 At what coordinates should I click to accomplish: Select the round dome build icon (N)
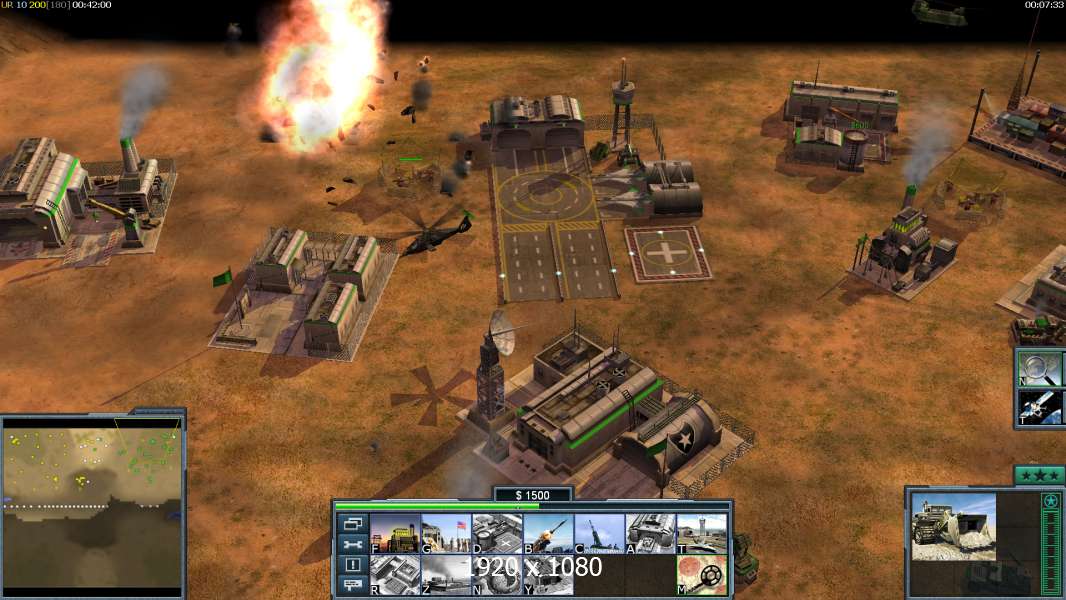tap(497, 574)
